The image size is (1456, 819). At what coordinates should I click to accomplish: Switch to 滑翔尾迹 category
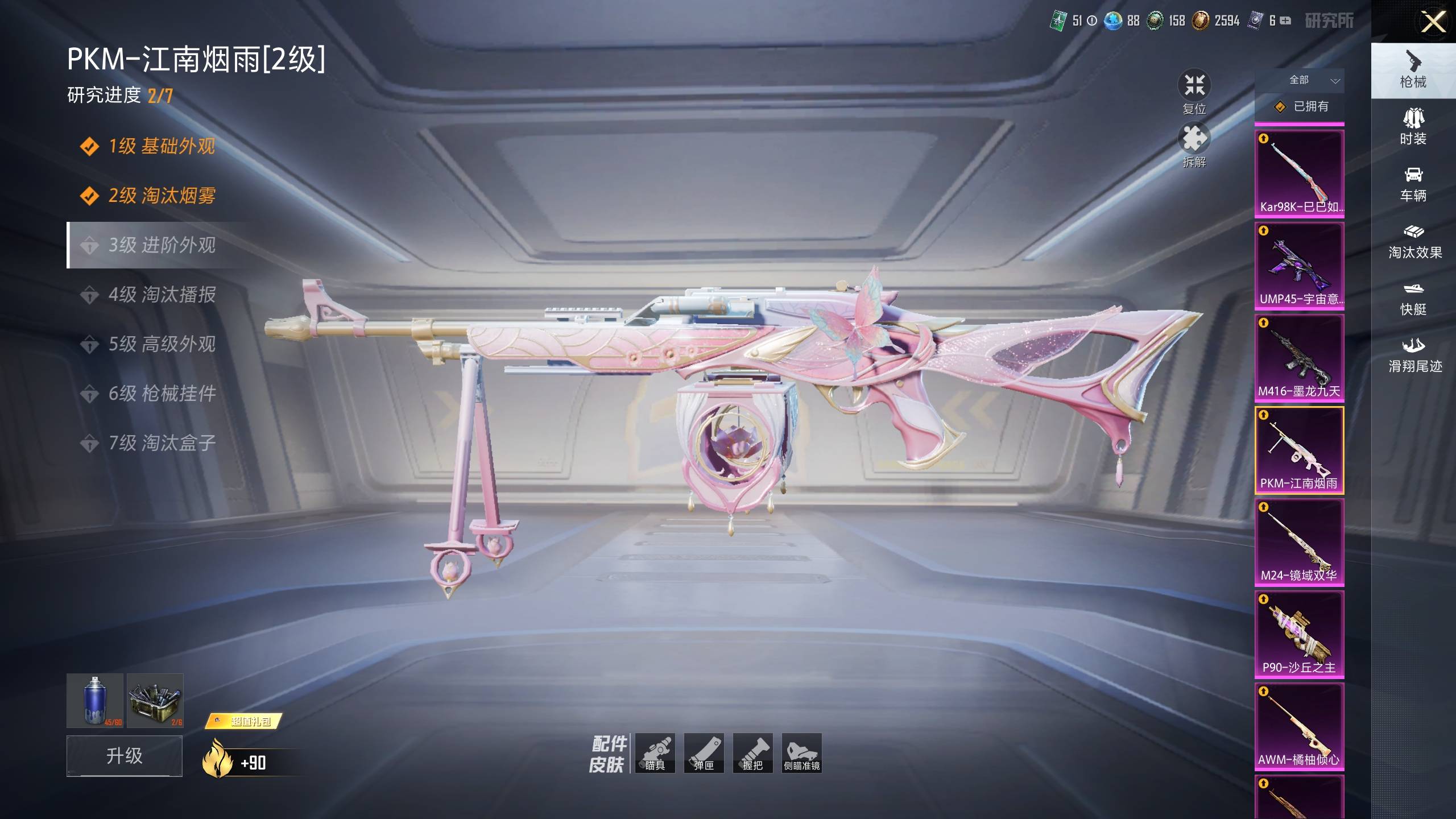pos(1414,355)
